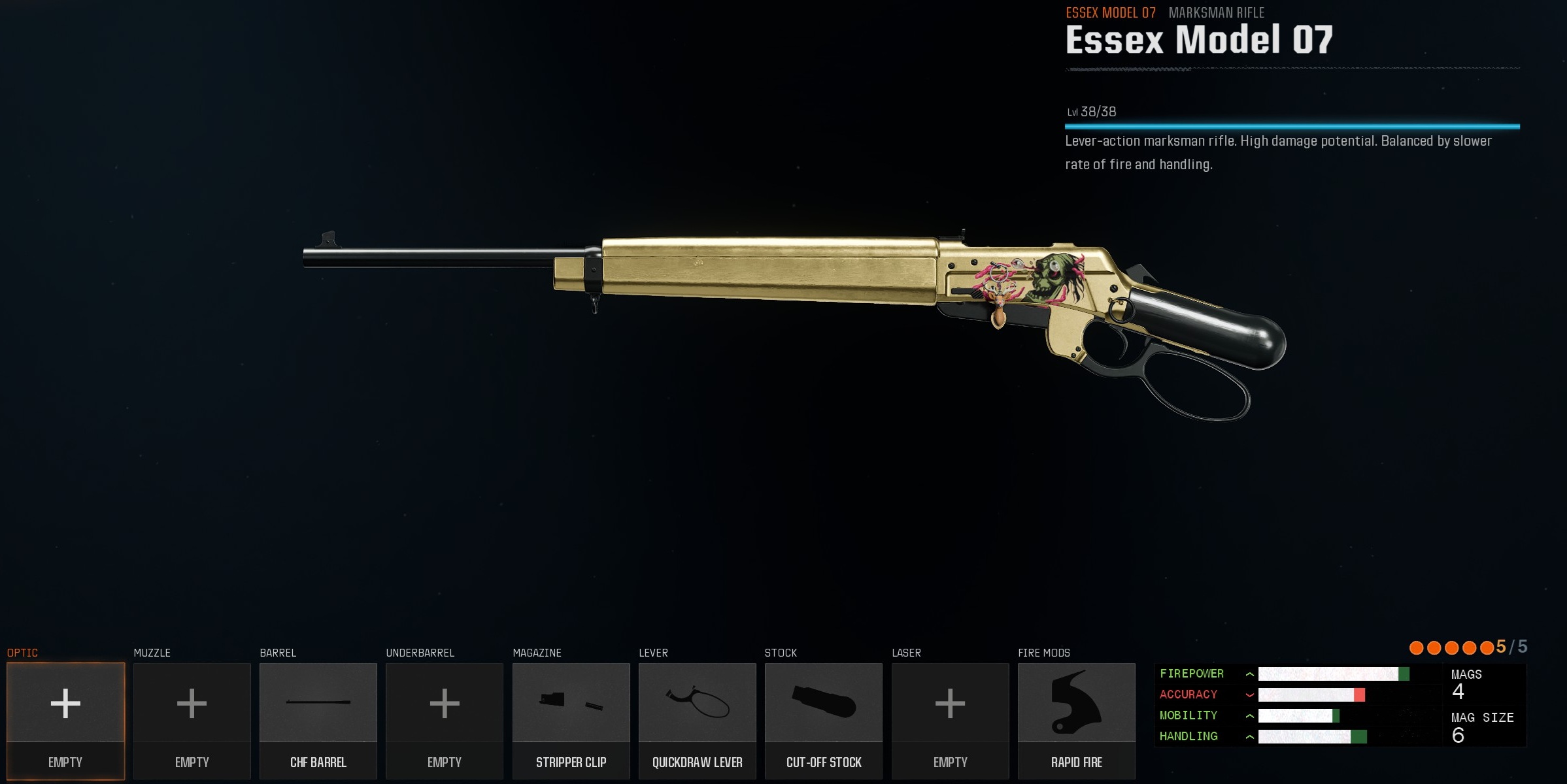
Task: Select the Stripper Clip magazine slot
Action: click(x=571, y=719)
